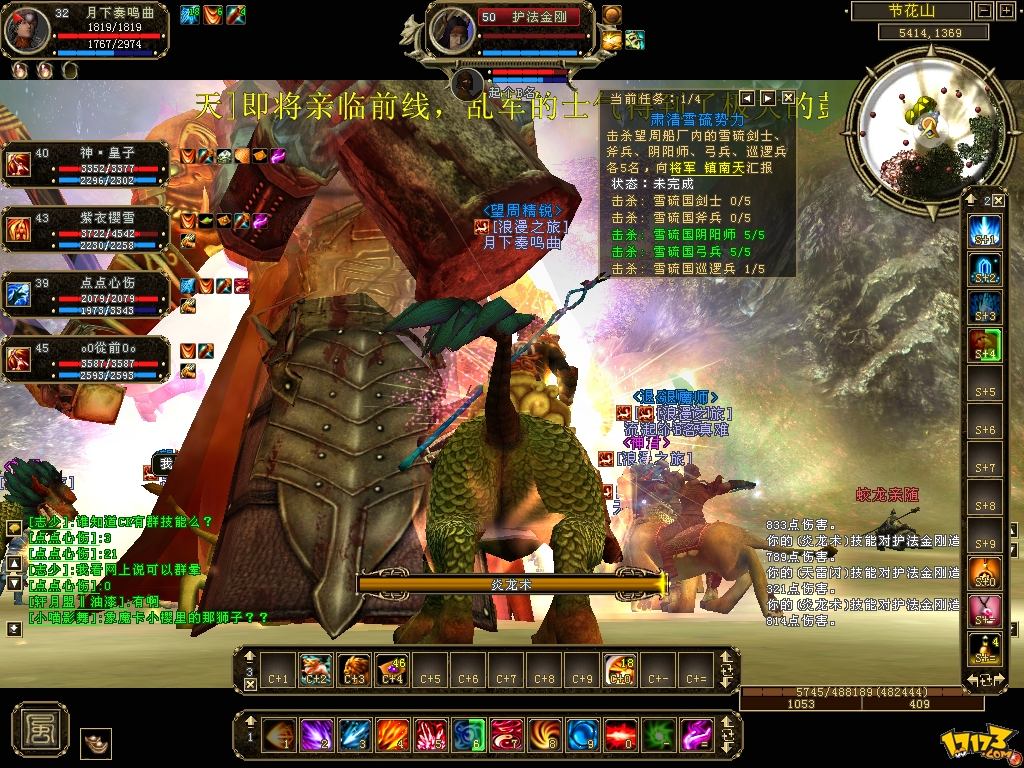Show the next quest in the tracker

768,97
